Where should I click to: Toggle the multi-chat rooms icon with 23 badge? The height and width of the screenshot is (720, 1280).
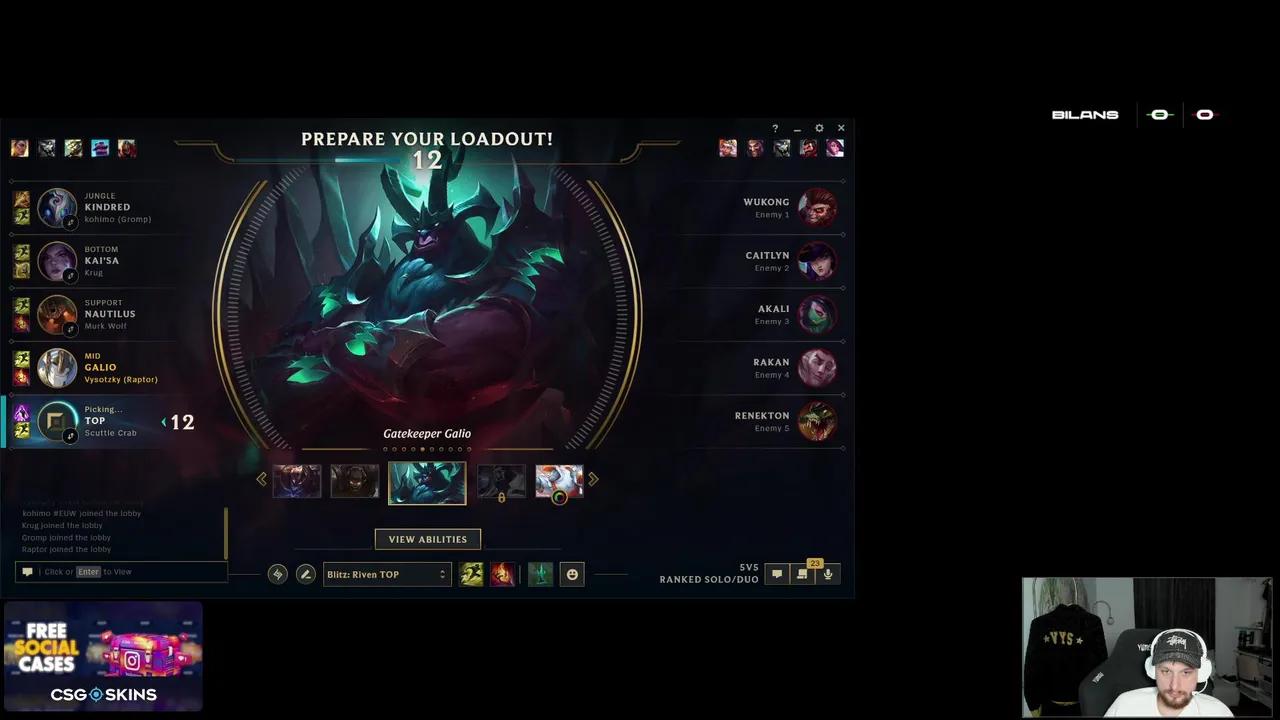[802, 574]
